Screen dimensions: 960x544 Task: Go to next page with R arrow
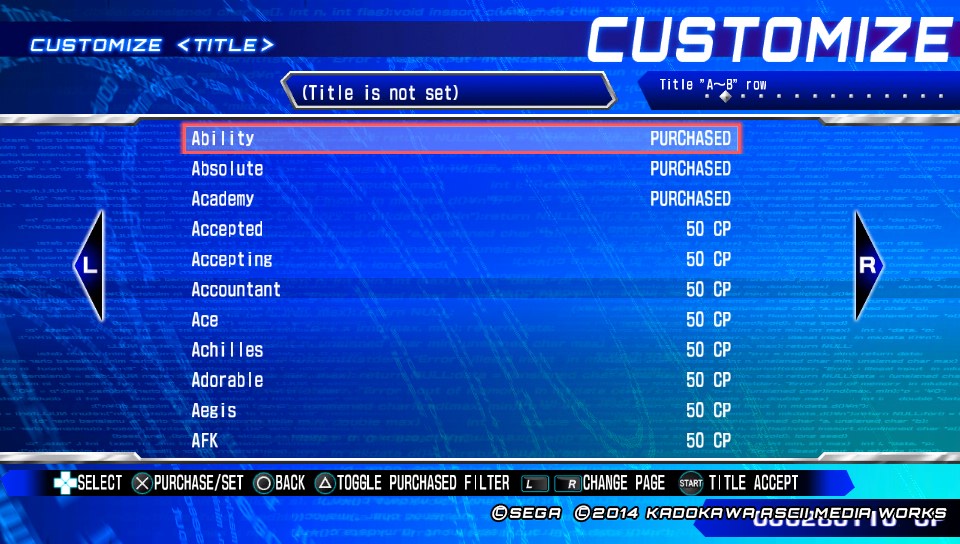pos(868,266)
